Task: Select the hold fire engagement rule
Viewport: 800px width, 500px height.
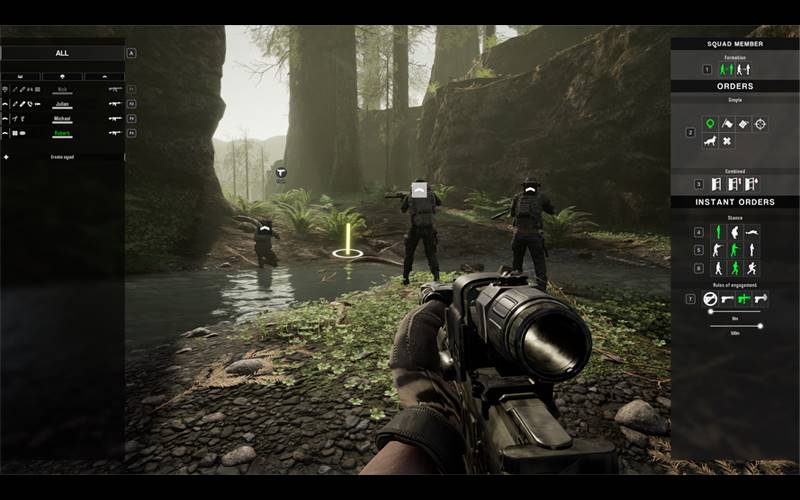Action: (710, 298)
